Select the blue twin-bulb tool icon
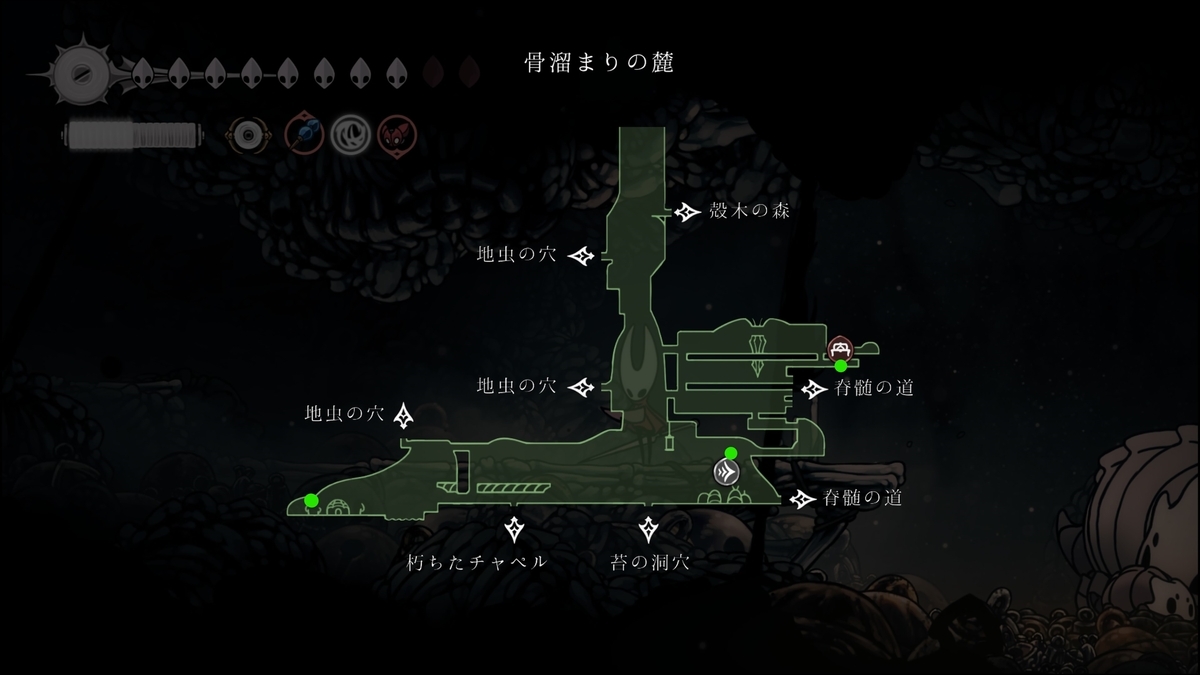The image size is (1200, 675). [x=303, y=133]
